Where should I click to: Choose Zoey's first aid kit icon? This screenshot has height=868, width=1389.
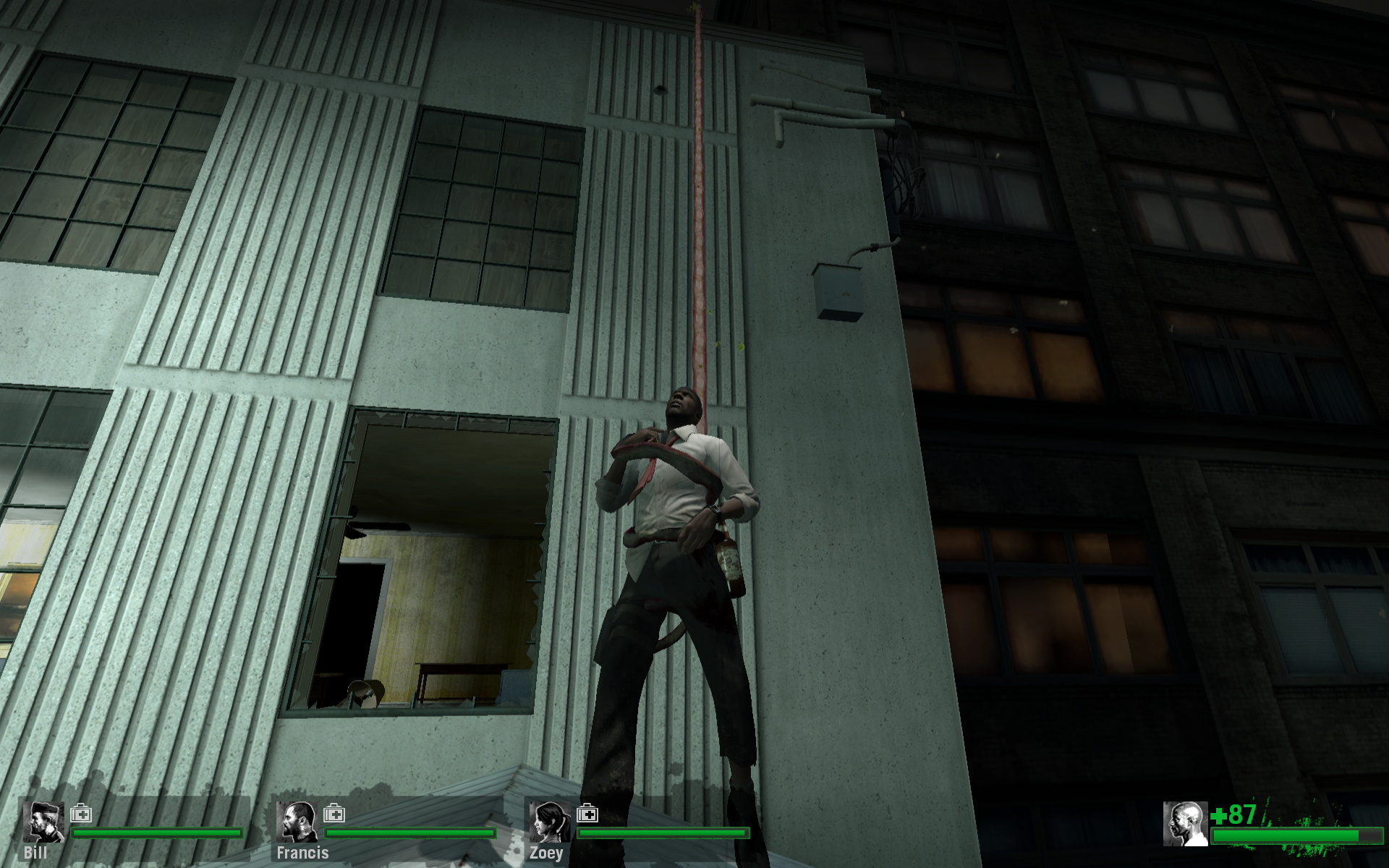click(x=587, y=814)
